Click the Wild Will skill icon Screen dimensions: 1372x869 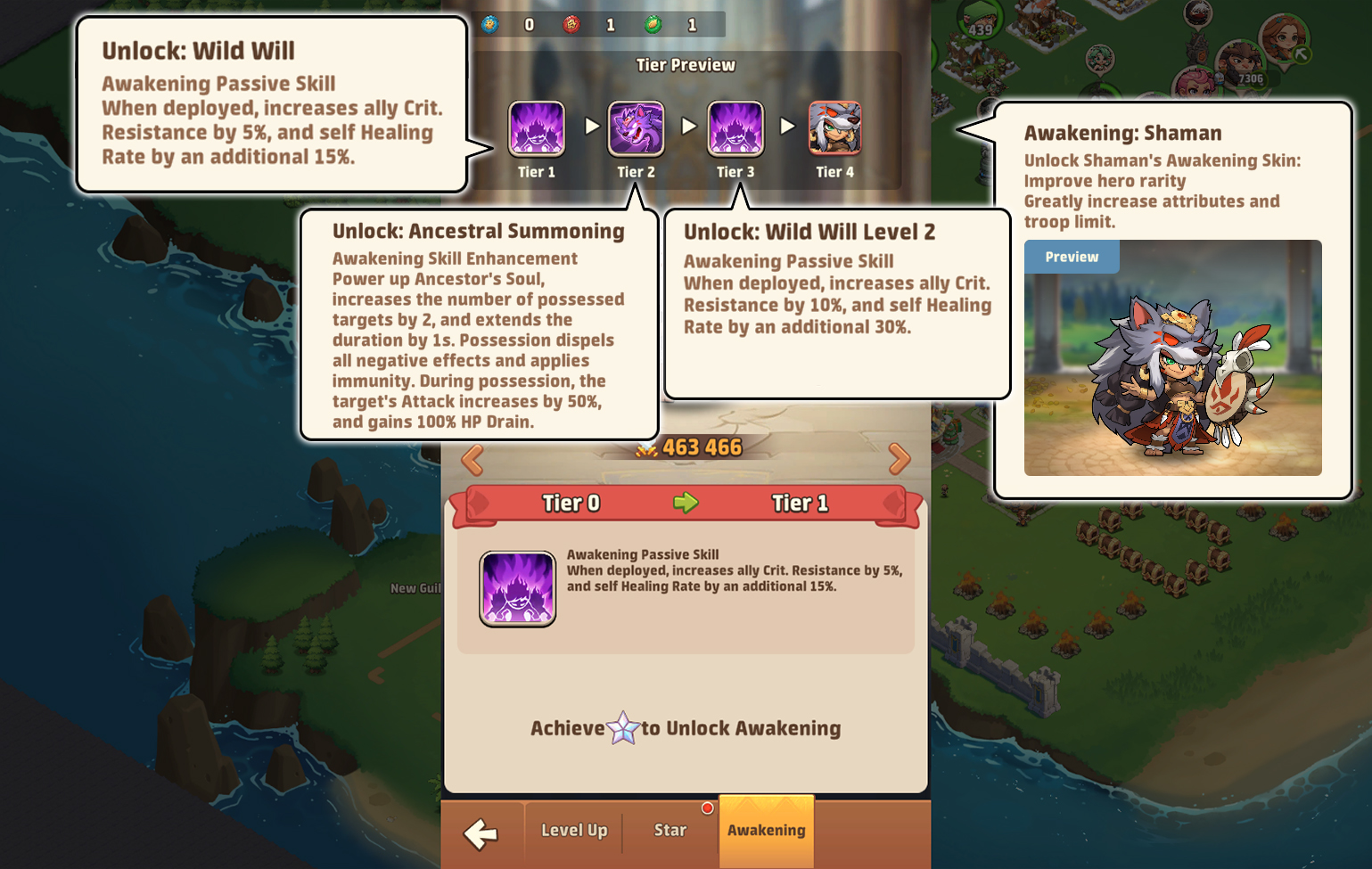[517, 588]
